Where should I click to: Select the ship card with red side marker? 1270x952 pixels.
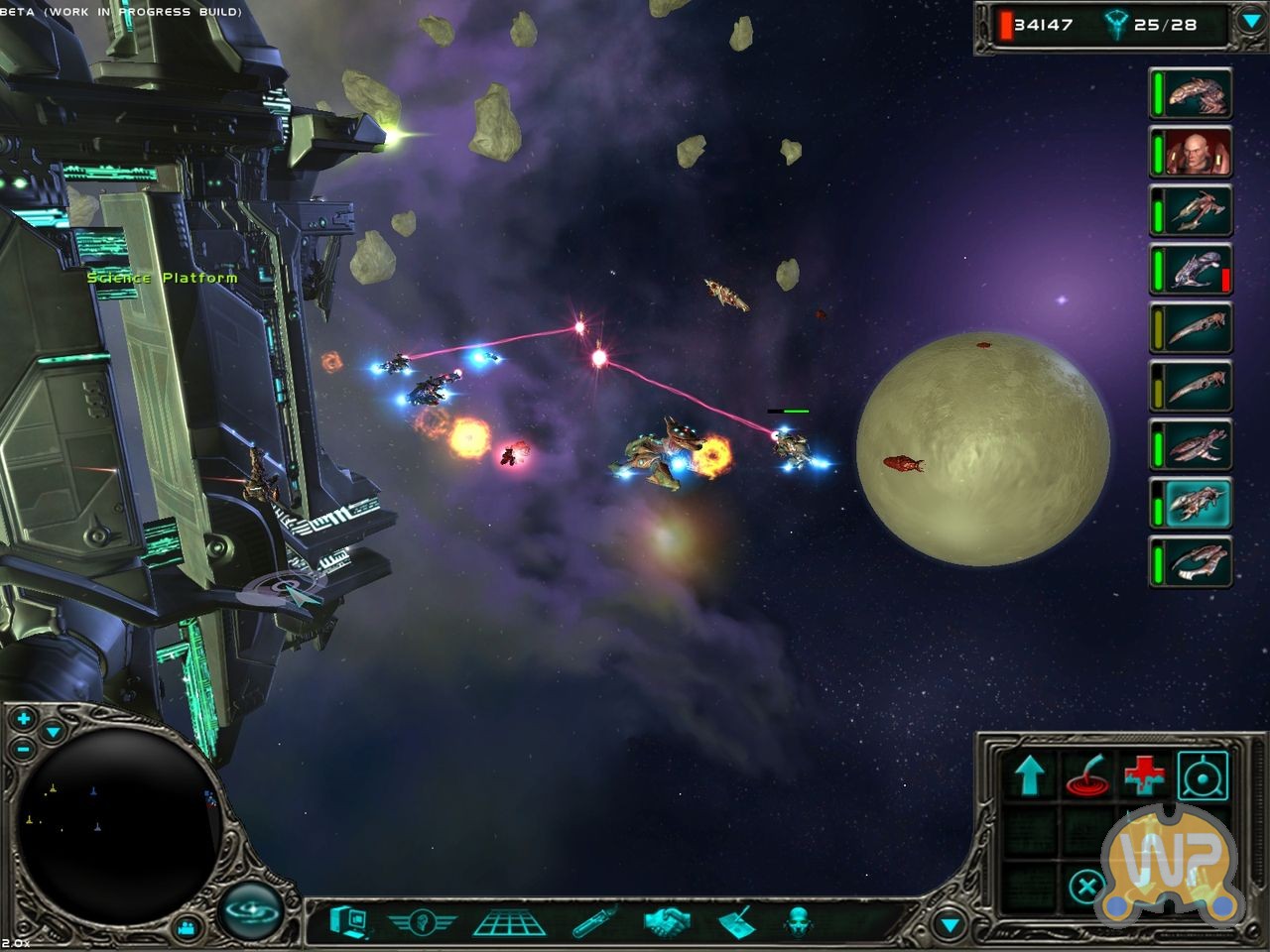coord(1191,269)
